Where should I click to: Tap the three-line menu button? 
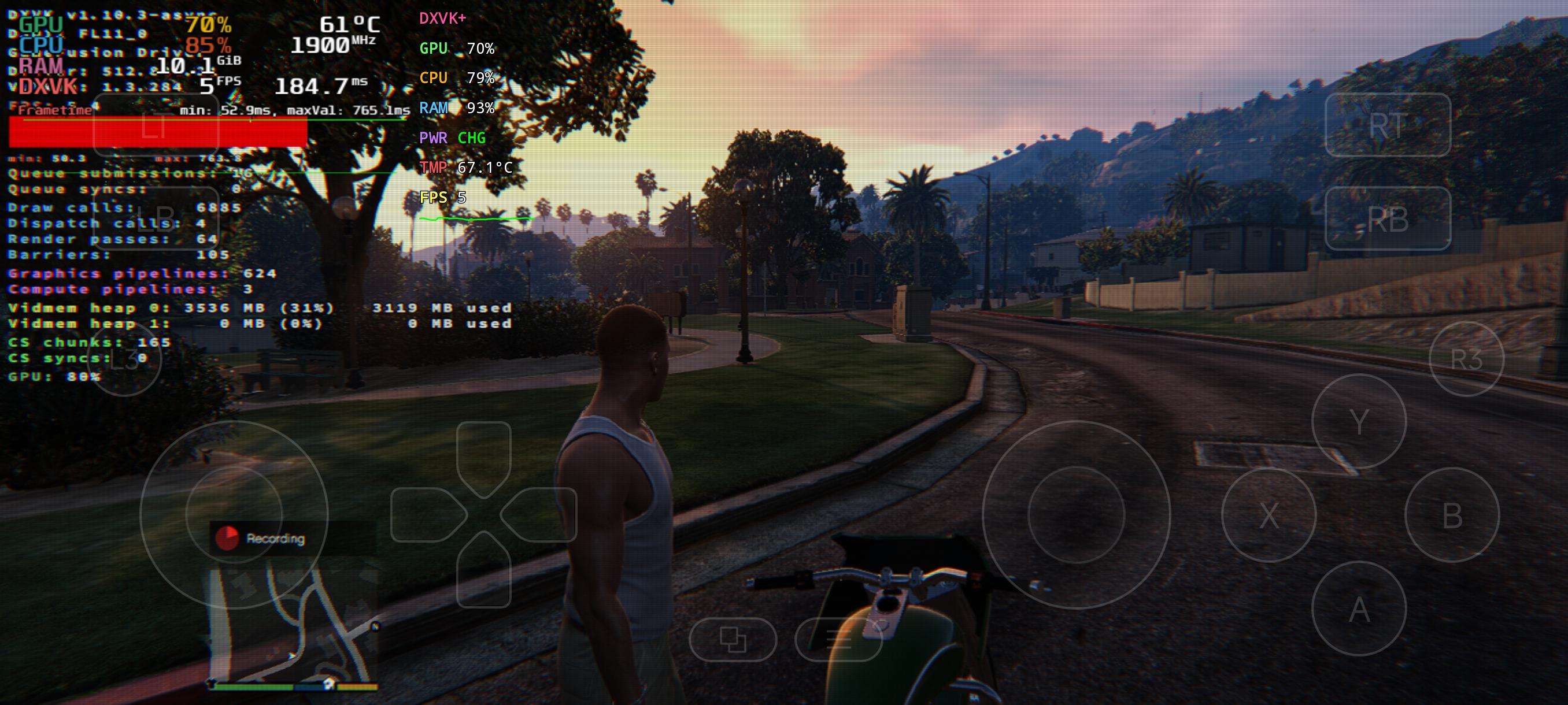tap(838, 639)
